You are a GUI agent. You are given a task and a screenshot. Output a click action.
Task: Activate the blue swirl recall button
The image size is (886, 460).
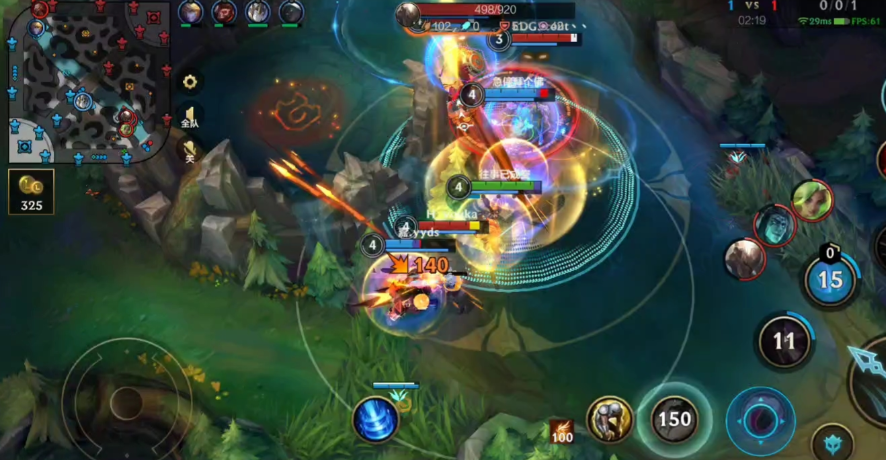click(376, 418)
